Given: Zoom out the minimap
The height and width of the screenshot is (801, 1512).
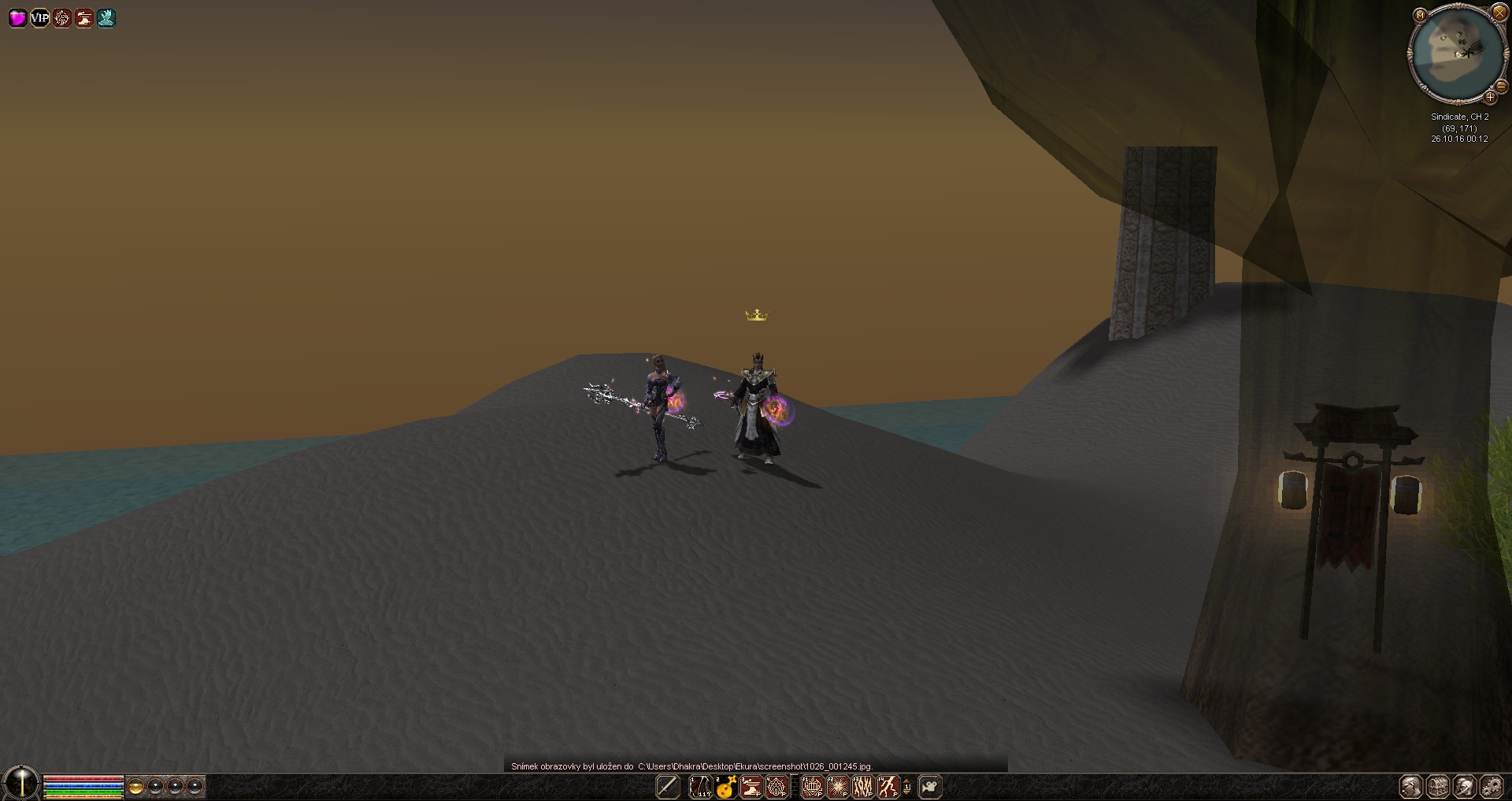Looking at the screenshot, I should tap(1501, 87).
